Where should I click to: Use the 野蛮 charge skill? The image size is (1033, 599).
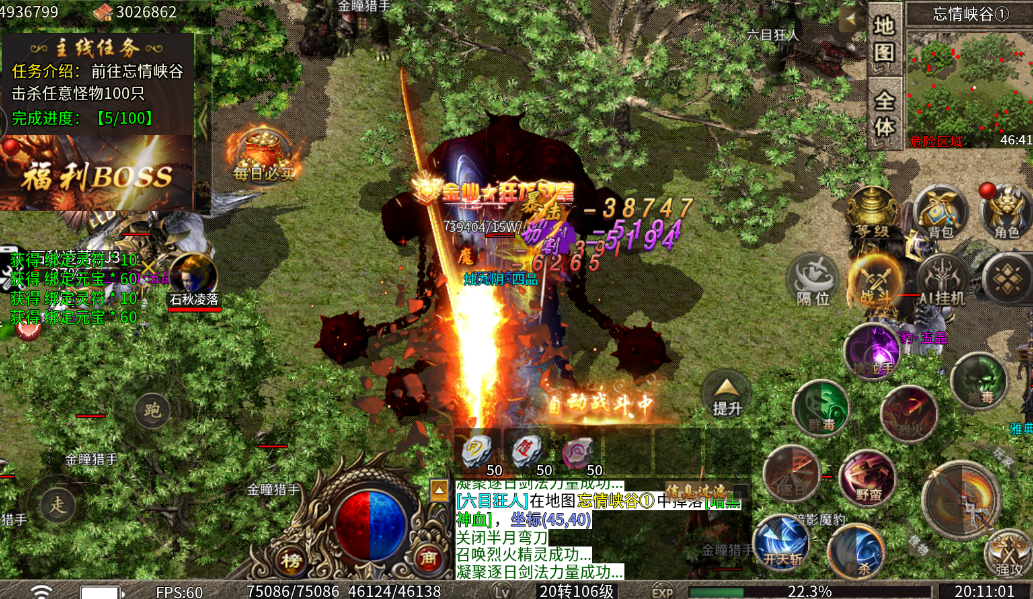coord(867,478)
